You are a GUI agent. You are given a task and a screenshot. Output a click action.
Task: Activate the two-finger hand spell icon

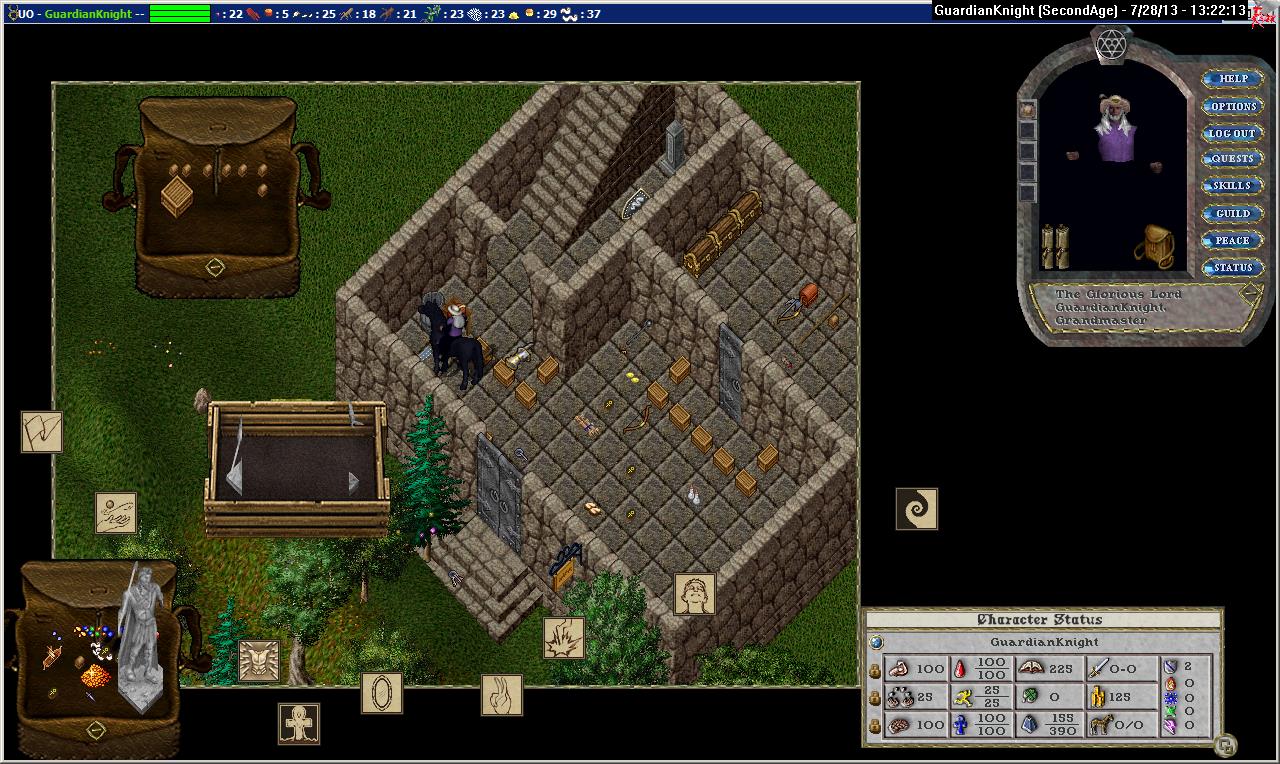(x=502, y=695)
